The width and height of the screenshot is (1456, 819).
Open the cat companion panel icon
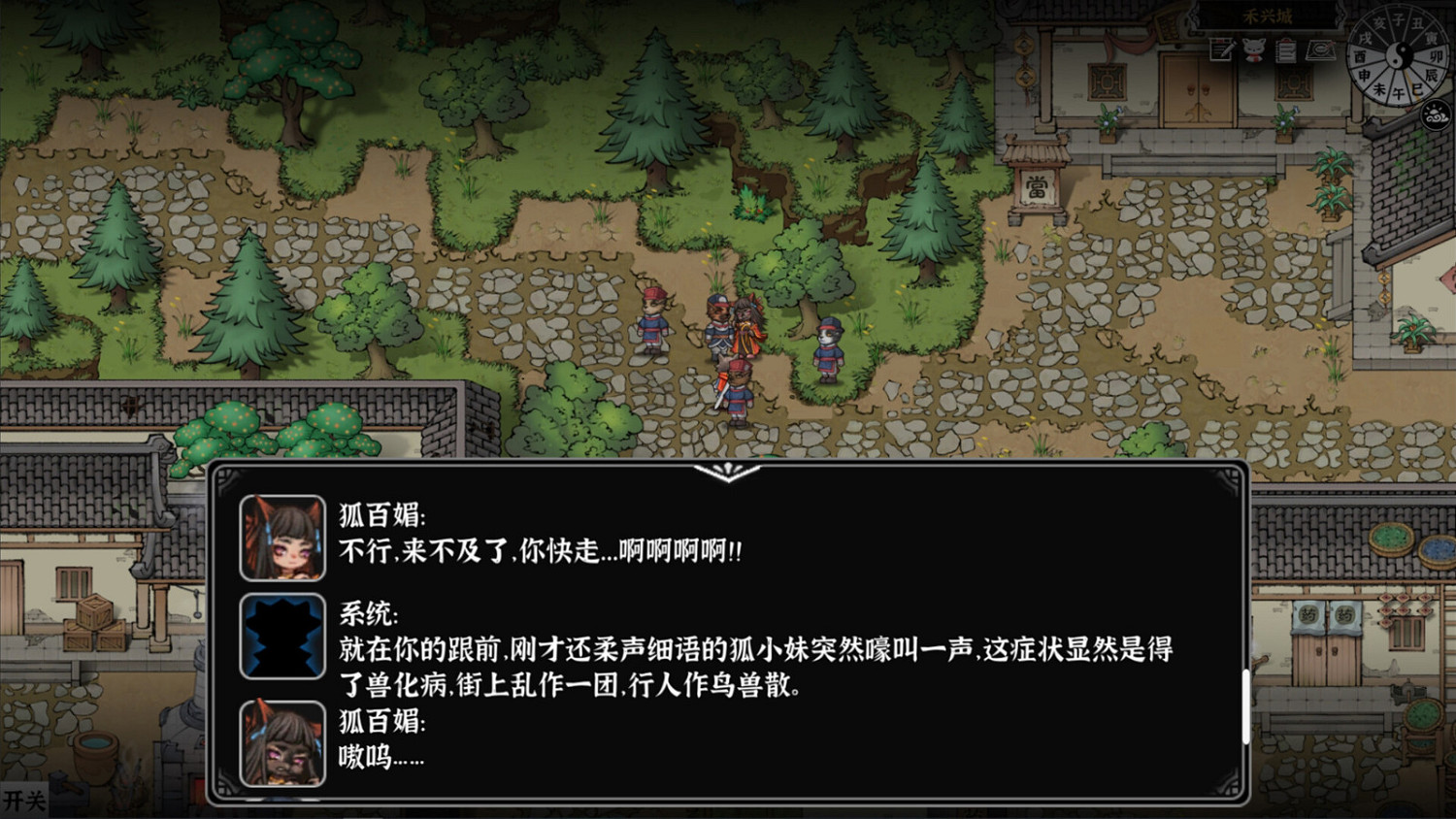(1255, 49)
